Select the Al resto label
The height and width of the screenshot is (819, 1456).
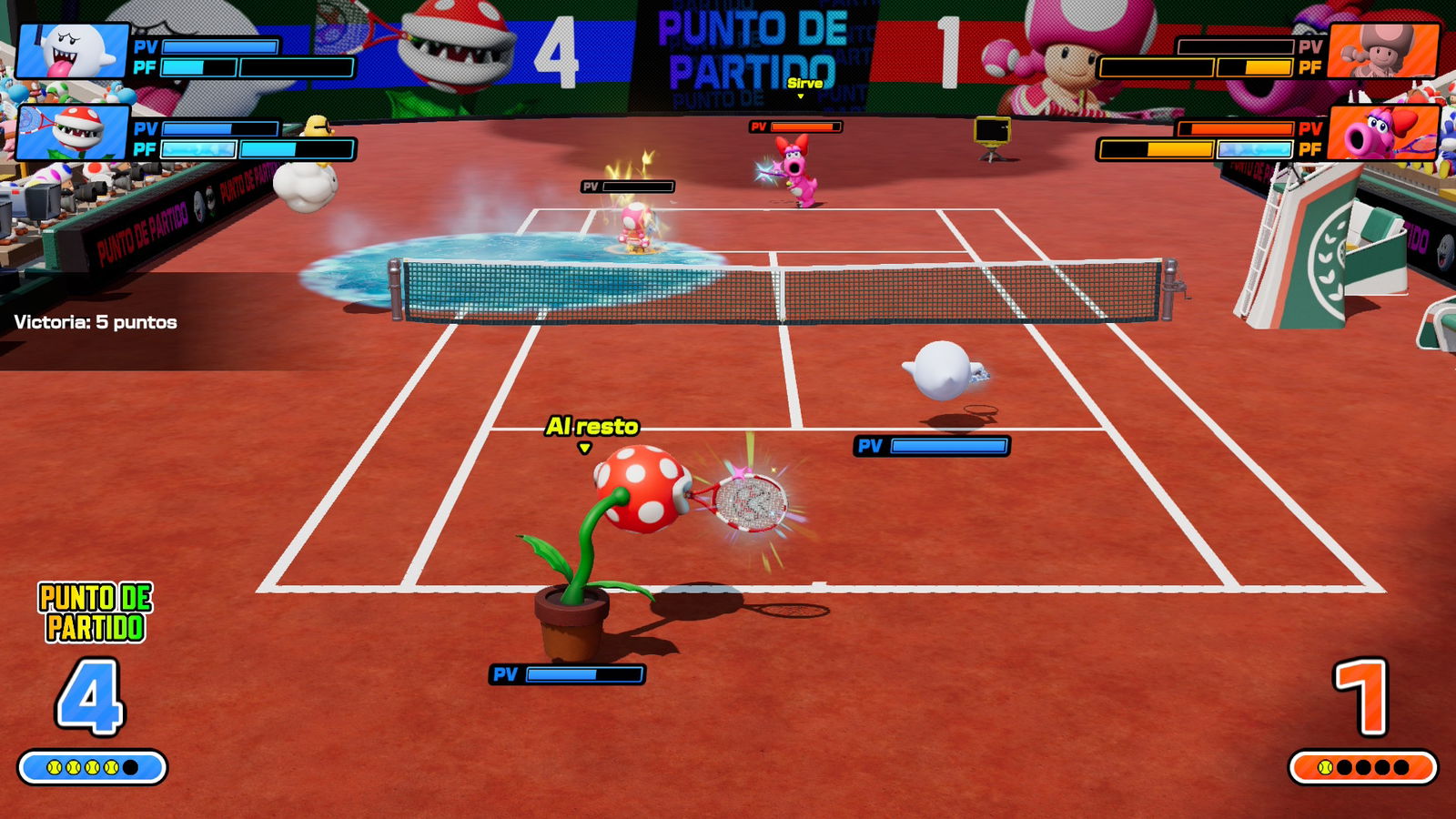pyautogui.click(x=591, y=423)
